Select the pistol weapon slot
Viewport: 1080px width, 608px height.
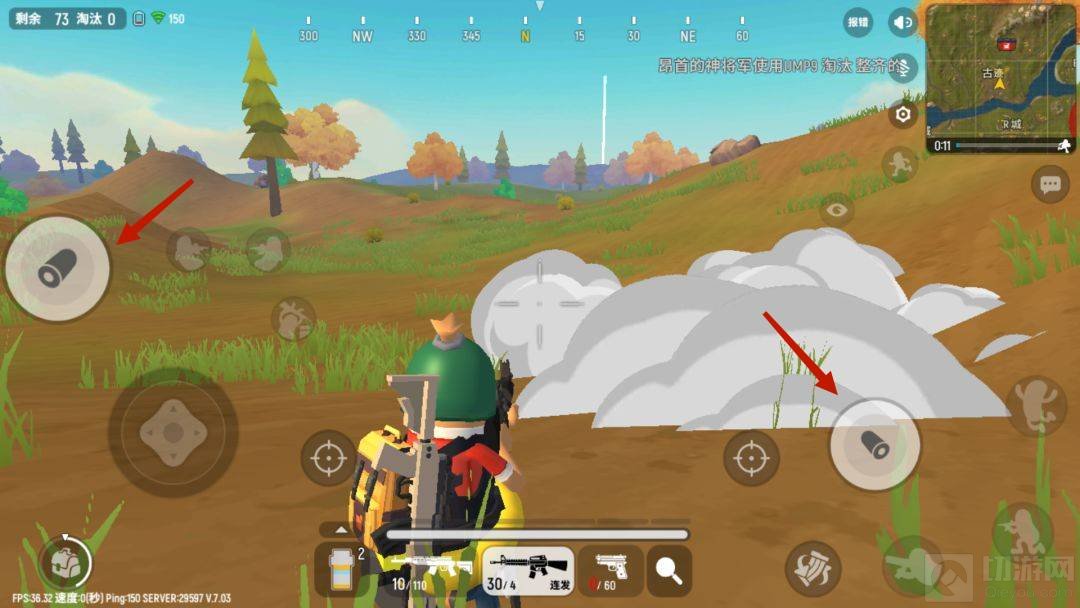pyautogui.click(x=611, y=570)
